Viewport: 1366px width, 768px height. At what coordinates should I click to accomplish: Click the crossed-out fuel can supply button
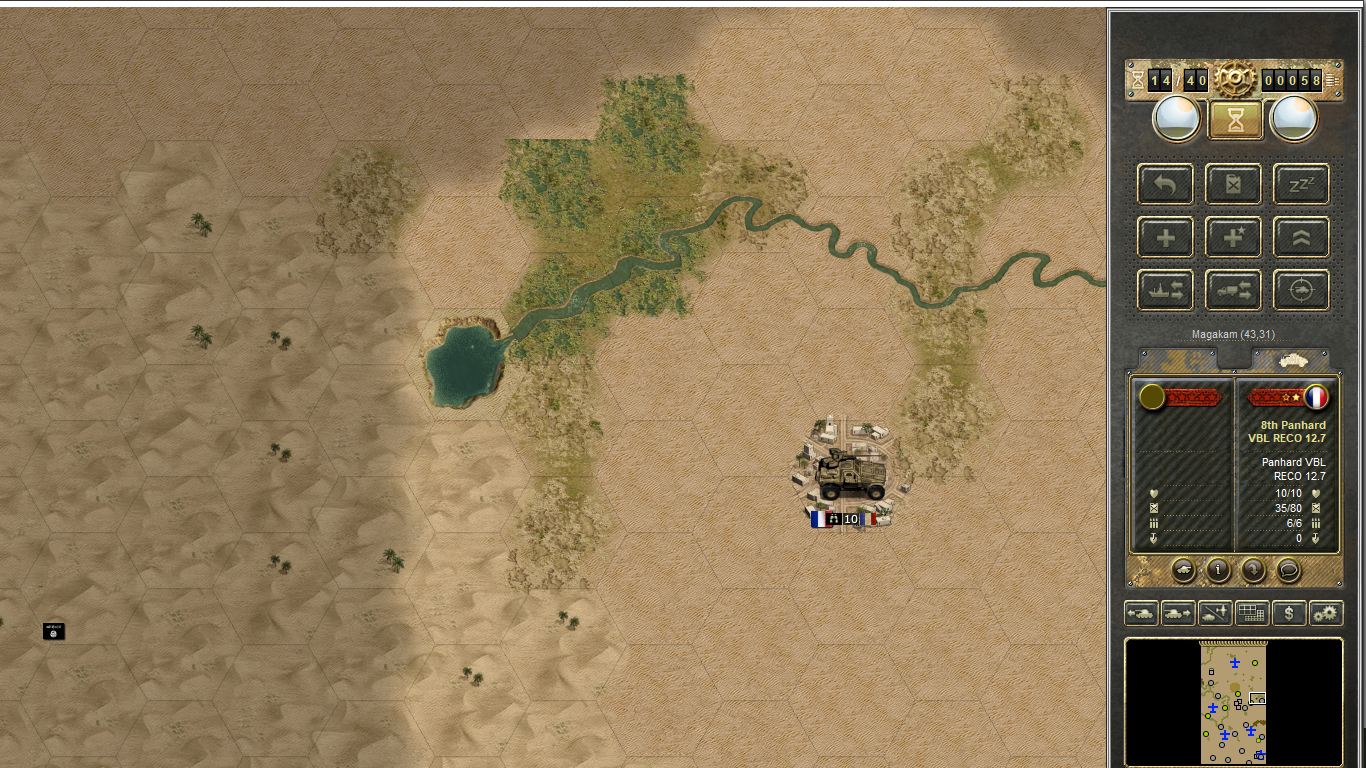[1233, 184]
